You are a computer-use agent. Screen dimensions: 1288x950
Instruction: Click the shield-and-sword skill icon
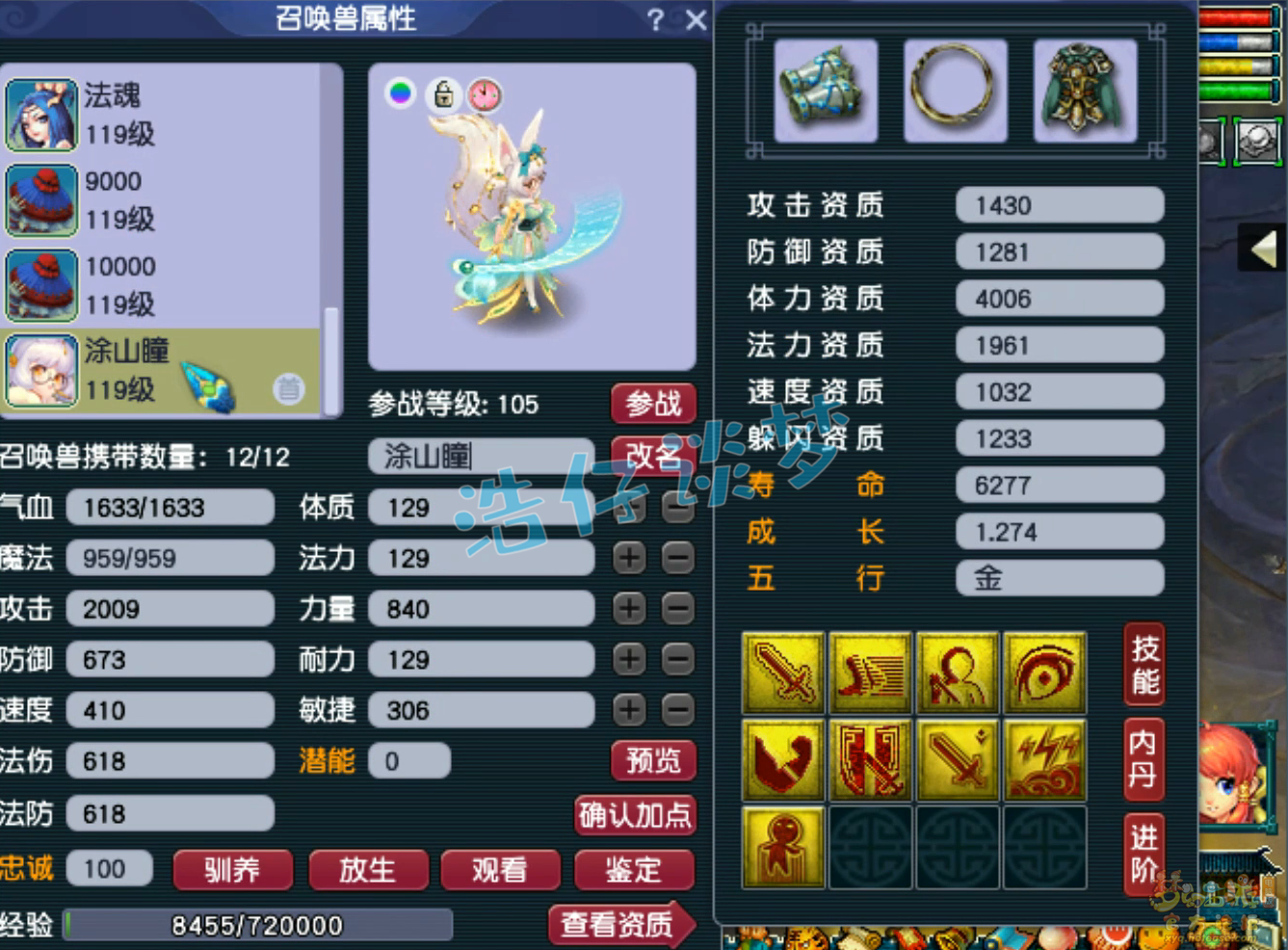tap(870, 760)
